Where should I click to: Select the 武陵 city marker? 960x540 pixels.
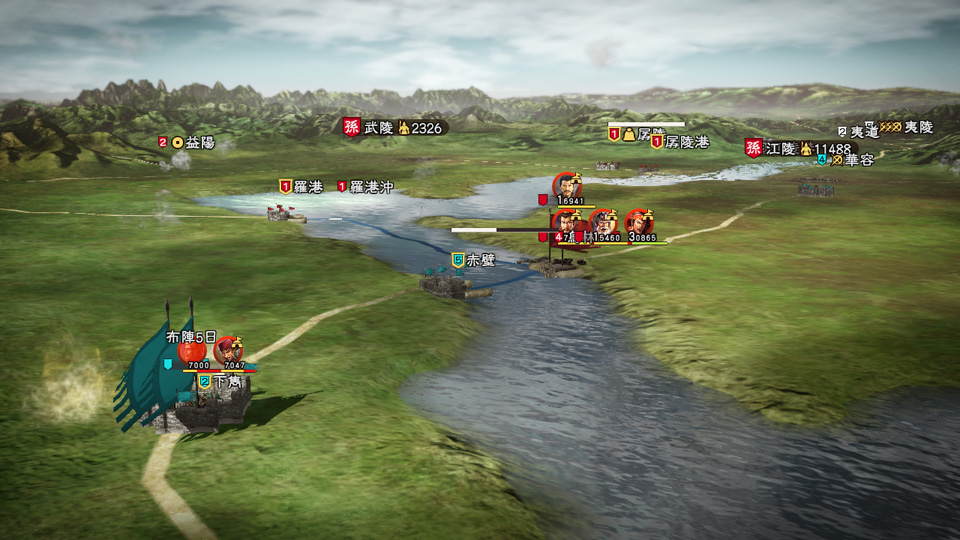pos(378,127)
